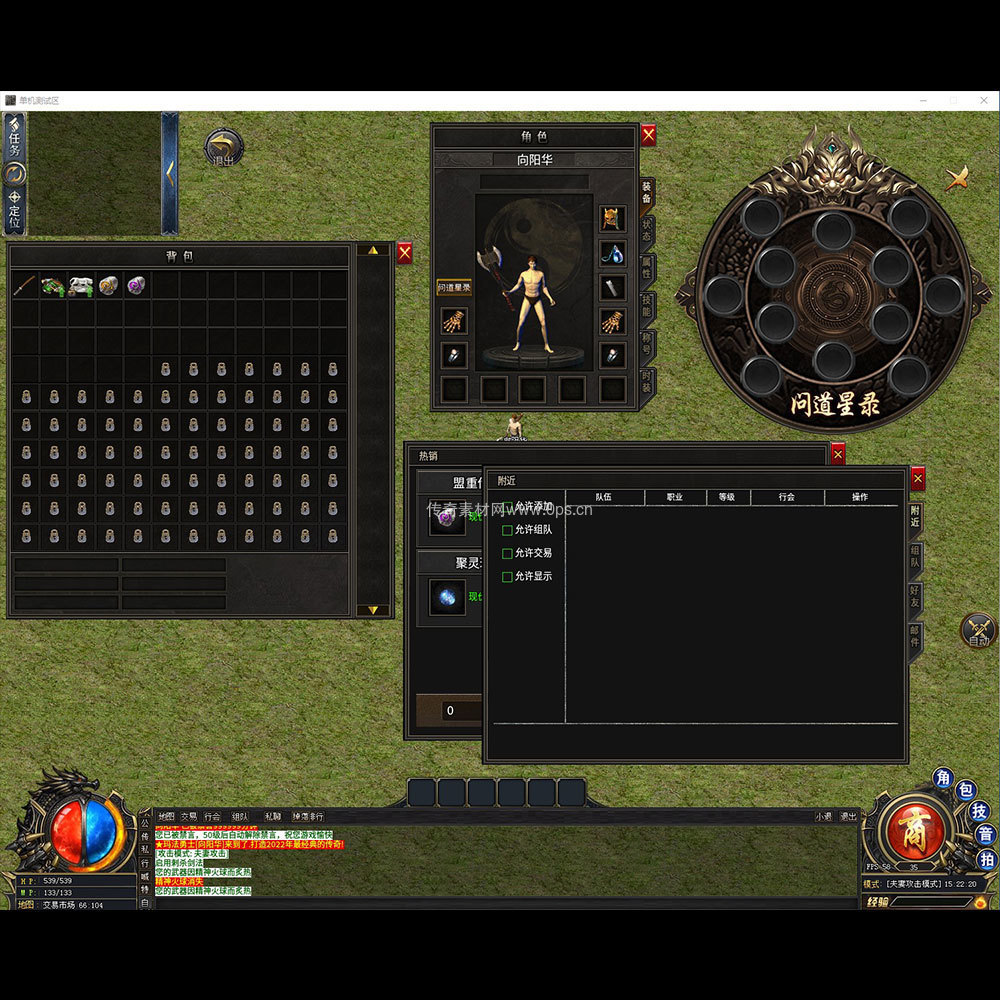Close the 附近 nearby players window
The width and height of the screenshot is (1000, 1000).
click(917, 479)
